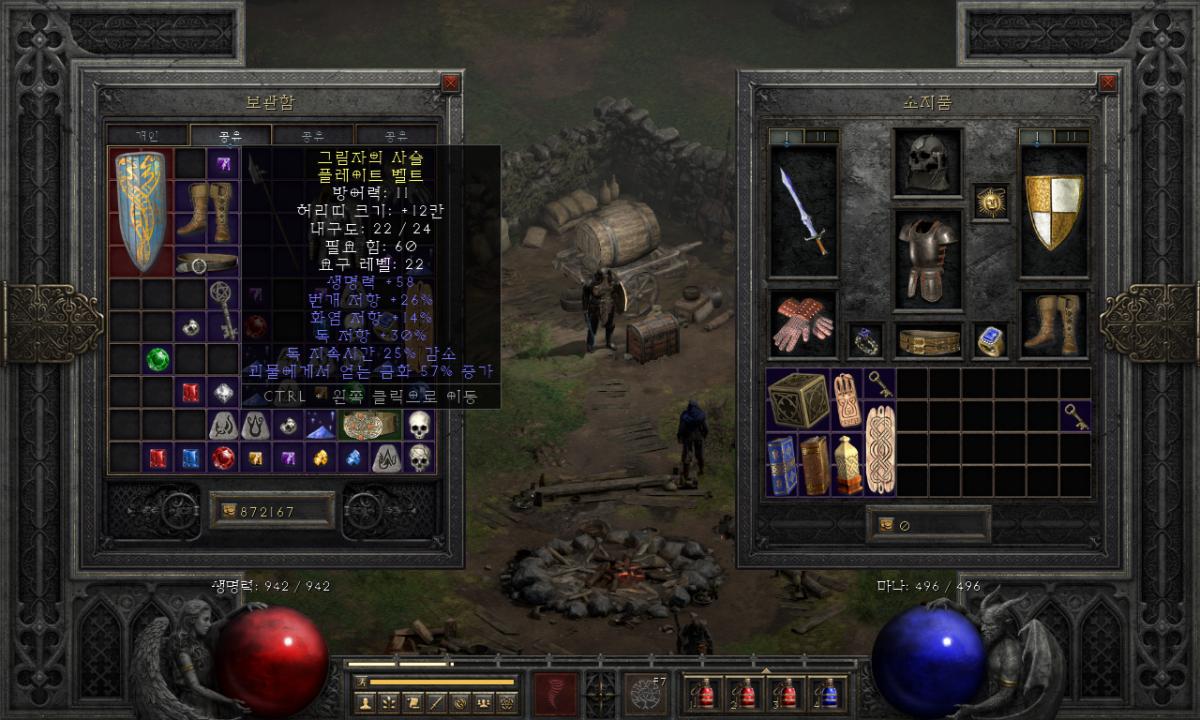Close the inventory panel
Screen dimensions: 1200x720
coord(1107,83)
